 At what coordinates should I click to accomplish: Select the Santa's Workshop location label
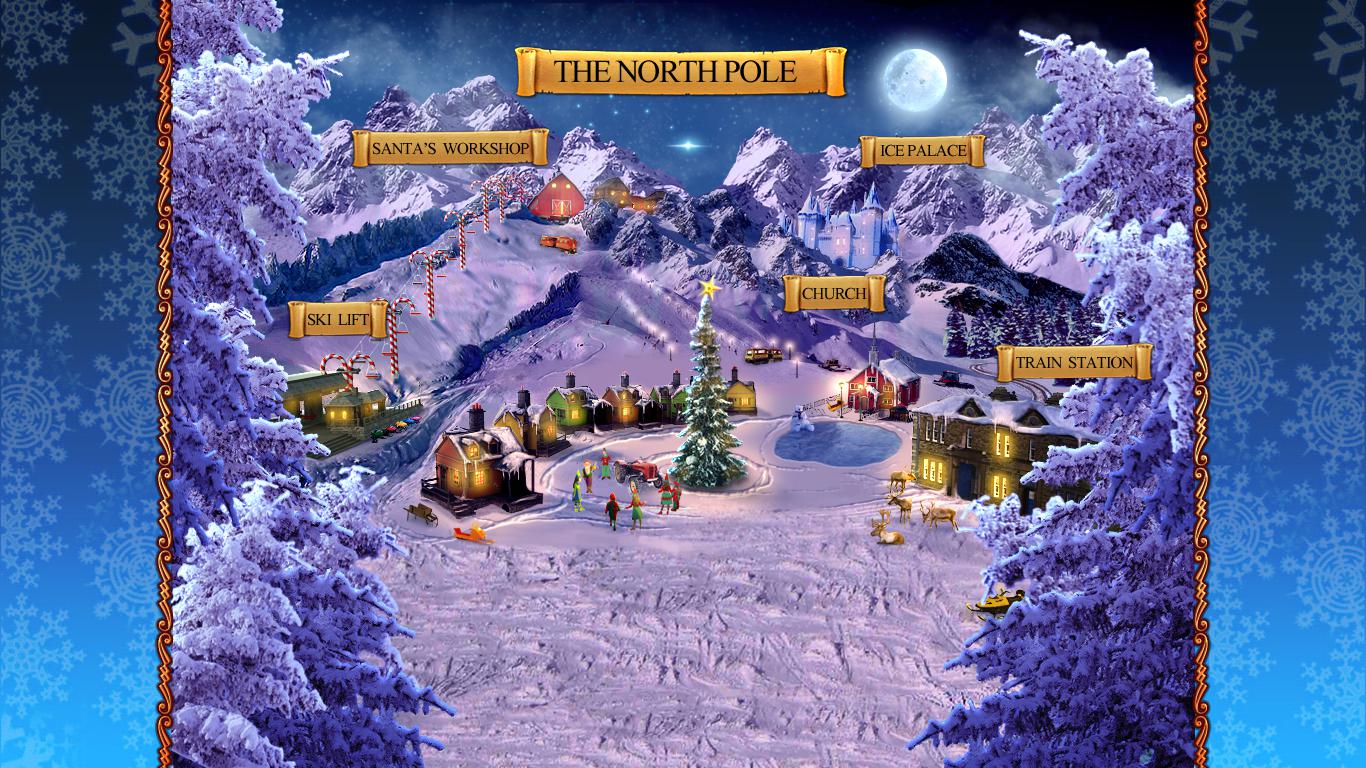click(x=450, y=149)
